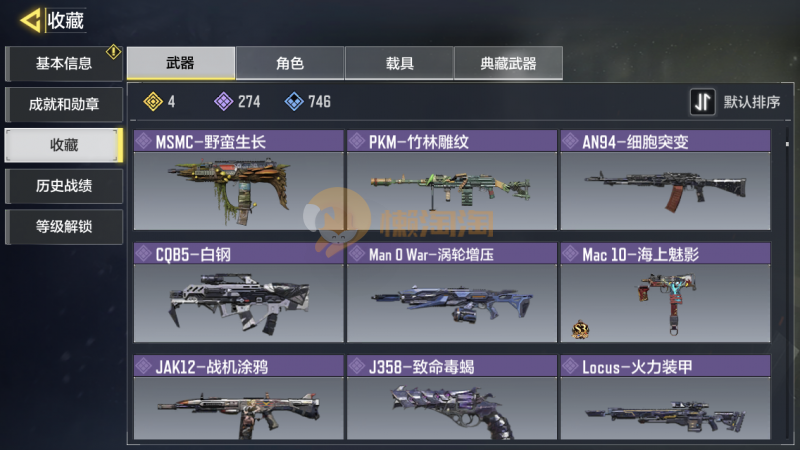
Task: Switch to the 典藏武器 tab
Action: (x=508, y=63)
